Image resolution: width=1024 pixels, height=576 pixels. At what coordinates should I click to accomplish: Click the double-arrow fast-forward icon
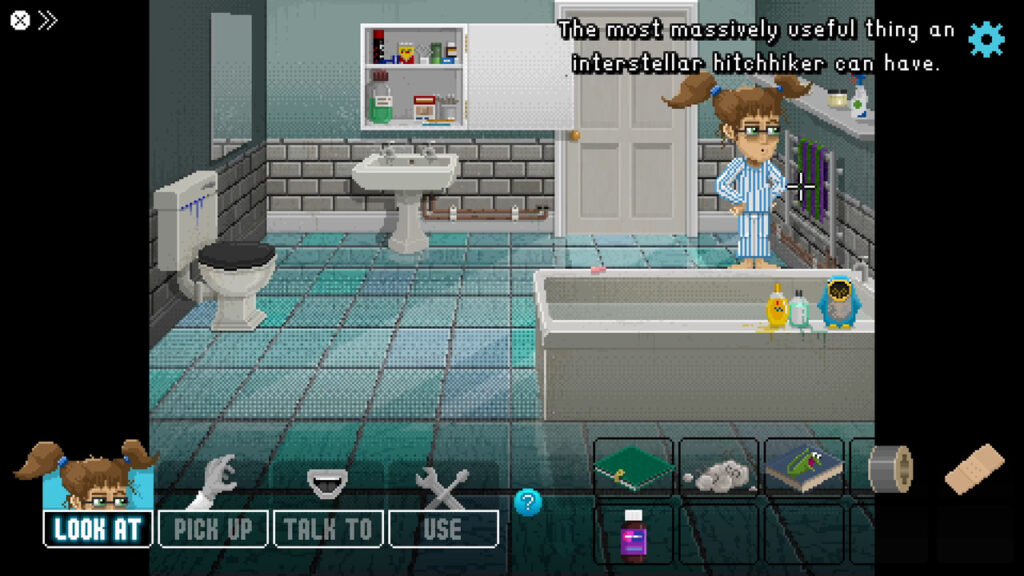tap(48, 20)
